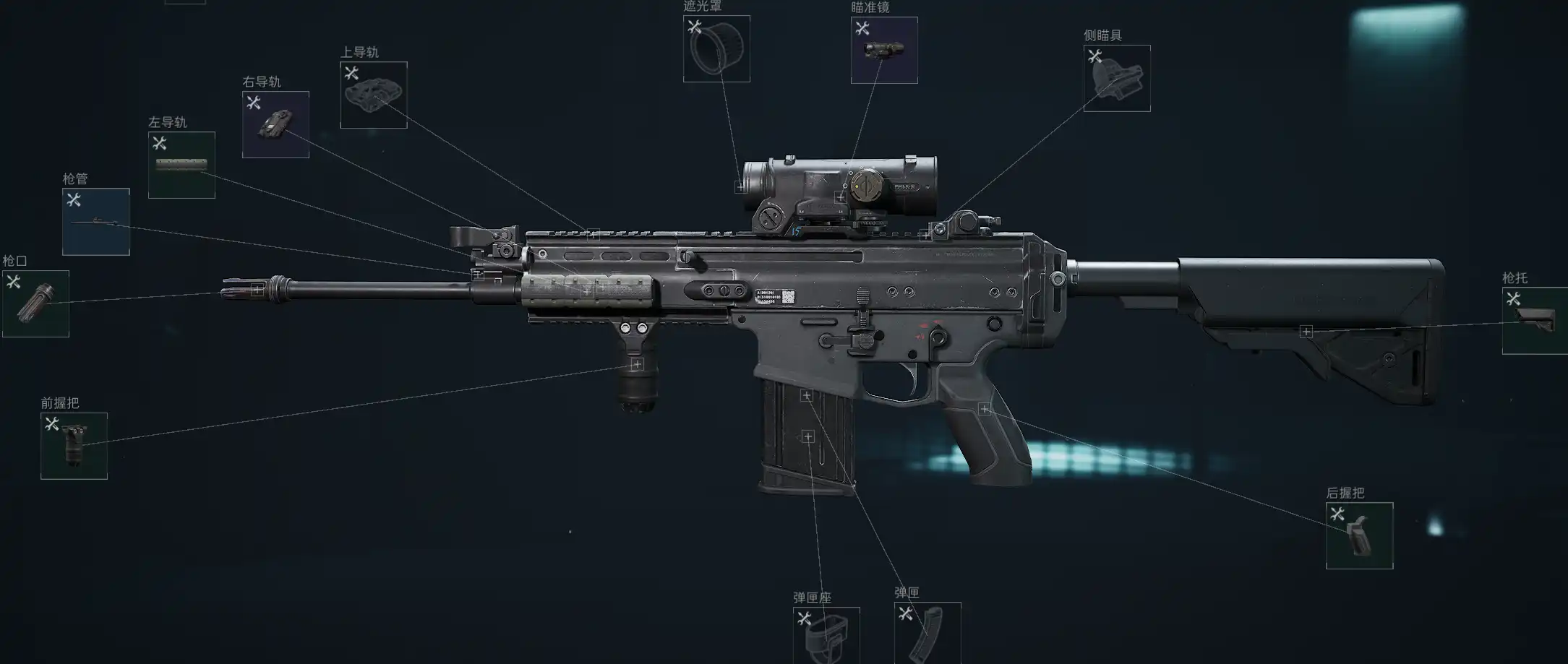The image size is (1568, 664).
Task: Open the 枪管 barrel slot
Action: pos(96,222)
